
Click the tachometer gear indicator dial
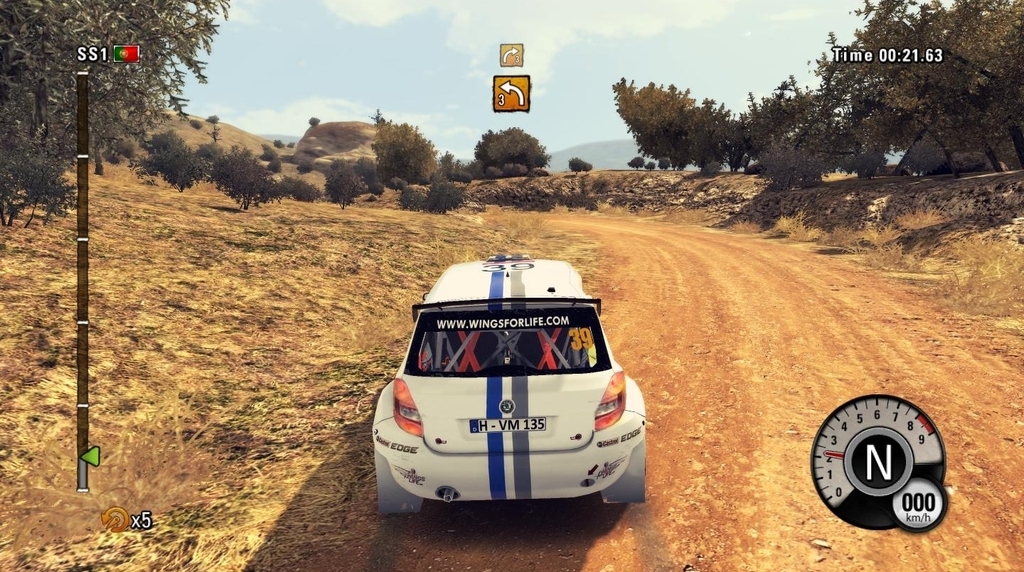877,461
